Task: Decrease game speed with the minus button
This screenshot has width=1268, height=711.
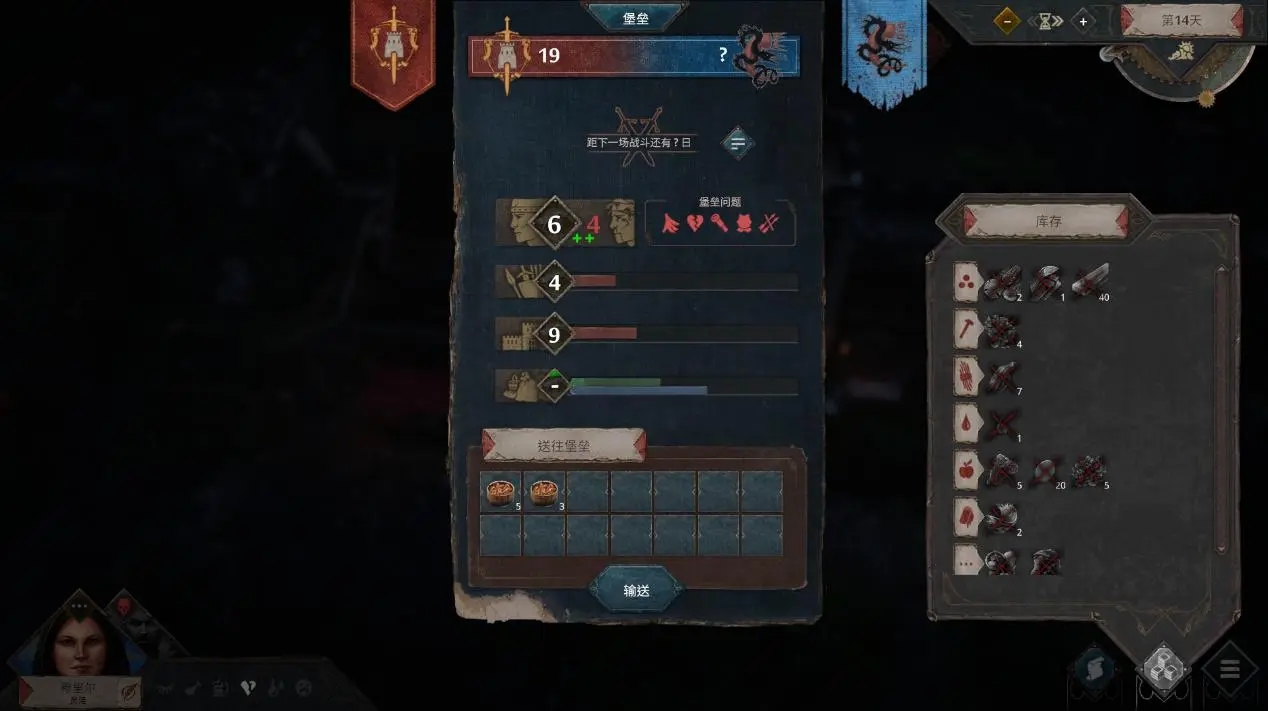Action: 1006,21
